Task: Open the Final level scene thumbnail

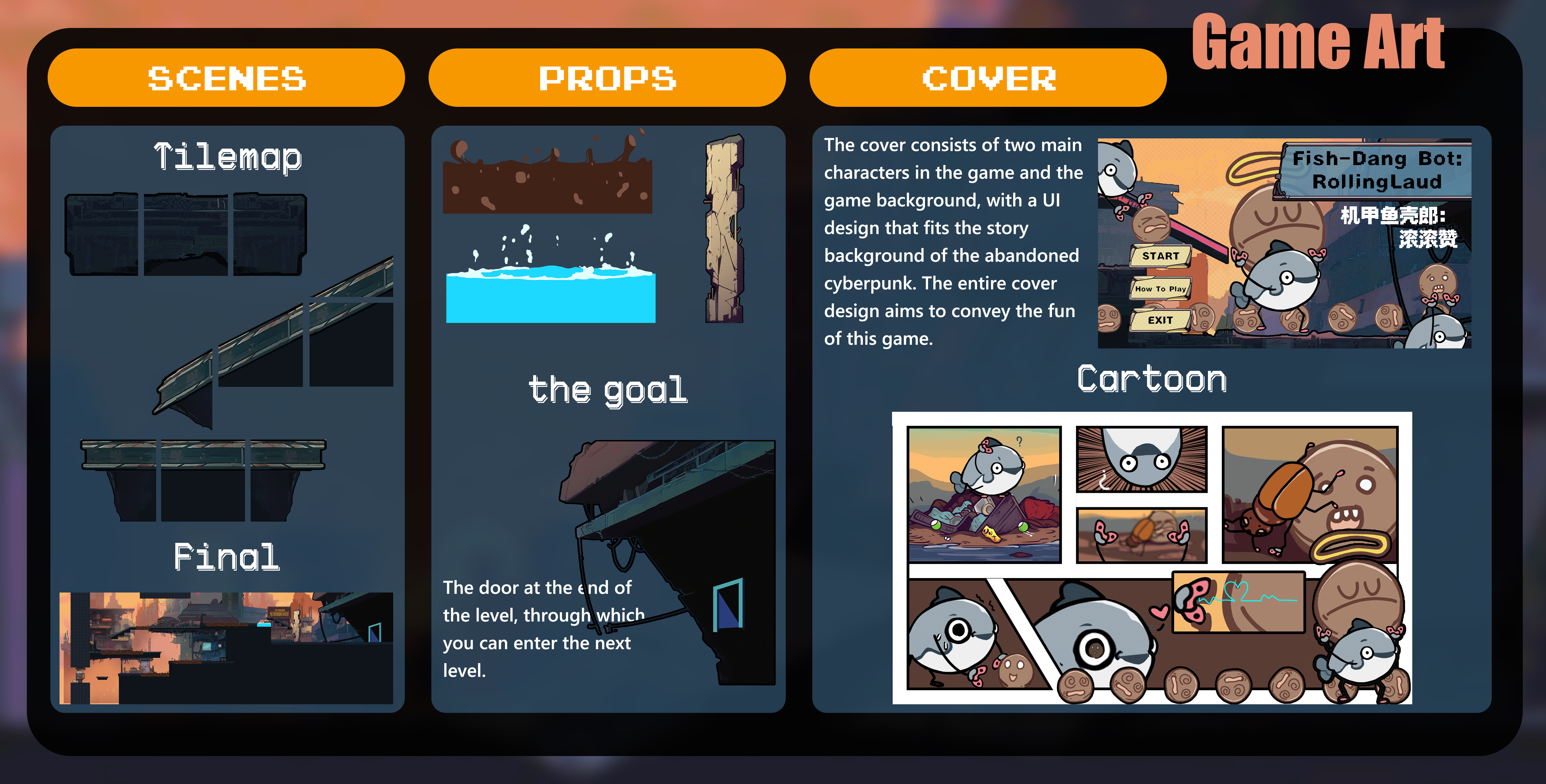Action: (226, 648)
